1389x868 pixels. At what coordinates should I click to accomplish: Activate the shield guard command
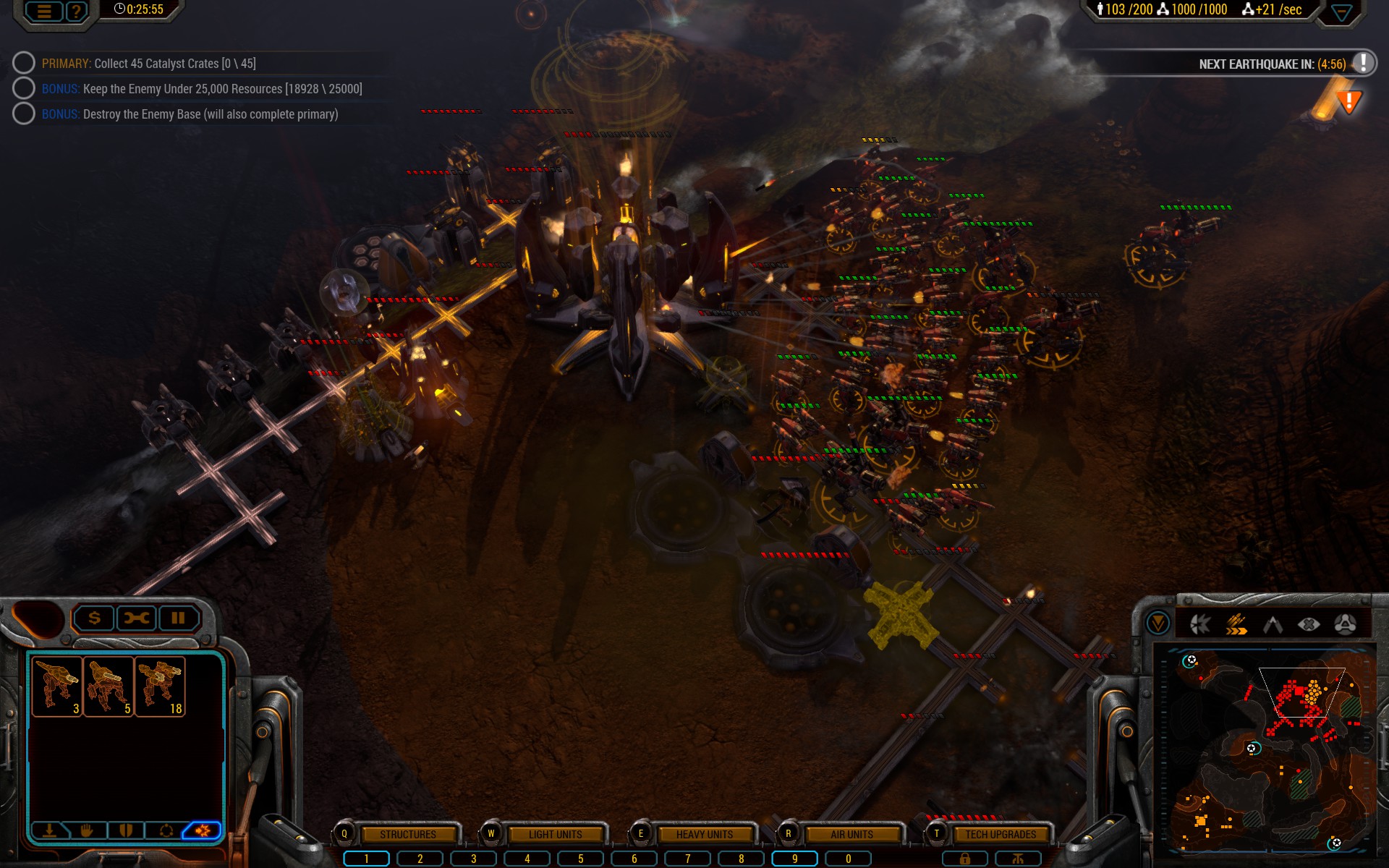click(x=126, y=830)
